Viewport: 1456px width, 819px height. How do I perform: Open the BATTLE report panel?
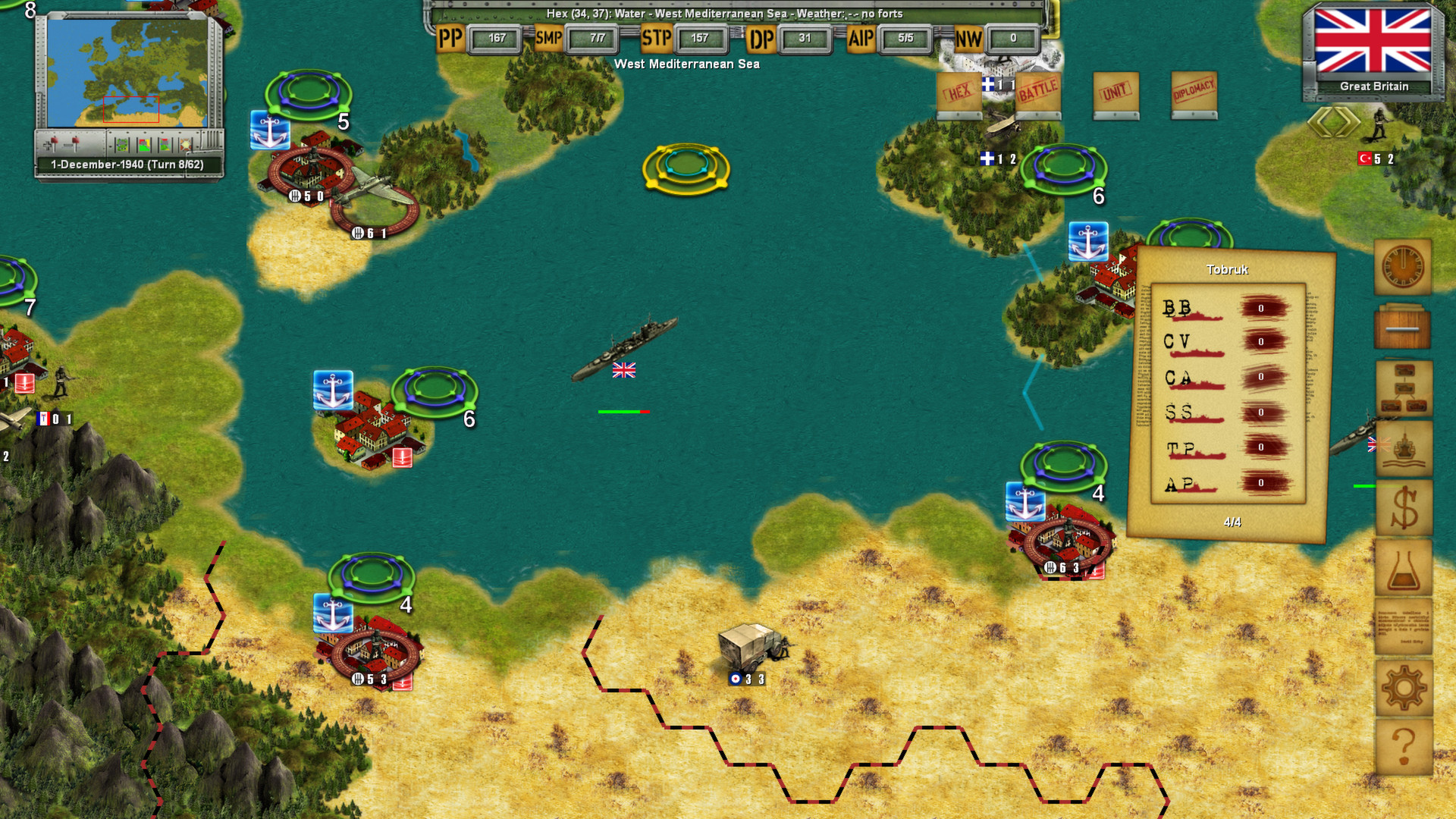click(x=1037, y=93)
